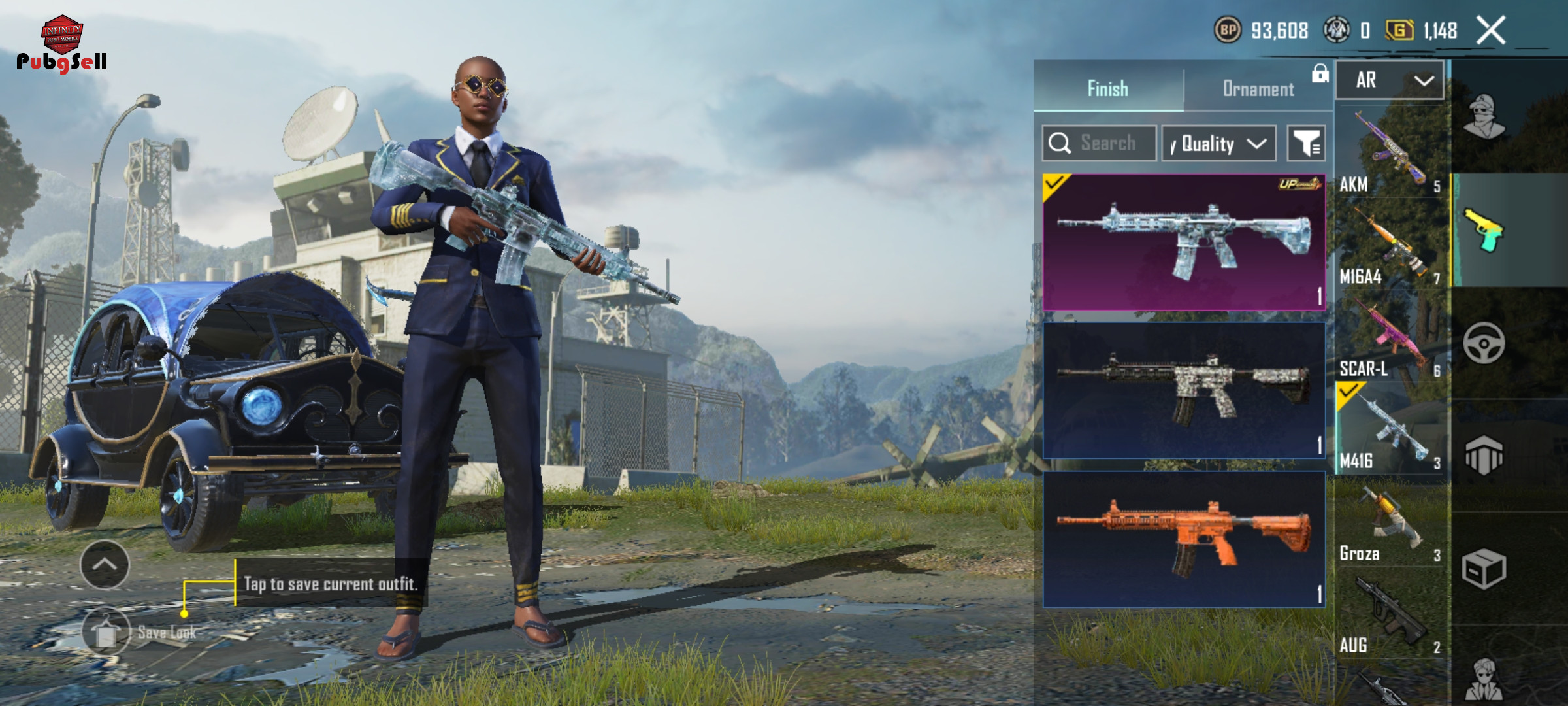
Task: Switch to the Finish tab
Action: pyautogui.click(x=1108, y=89)
